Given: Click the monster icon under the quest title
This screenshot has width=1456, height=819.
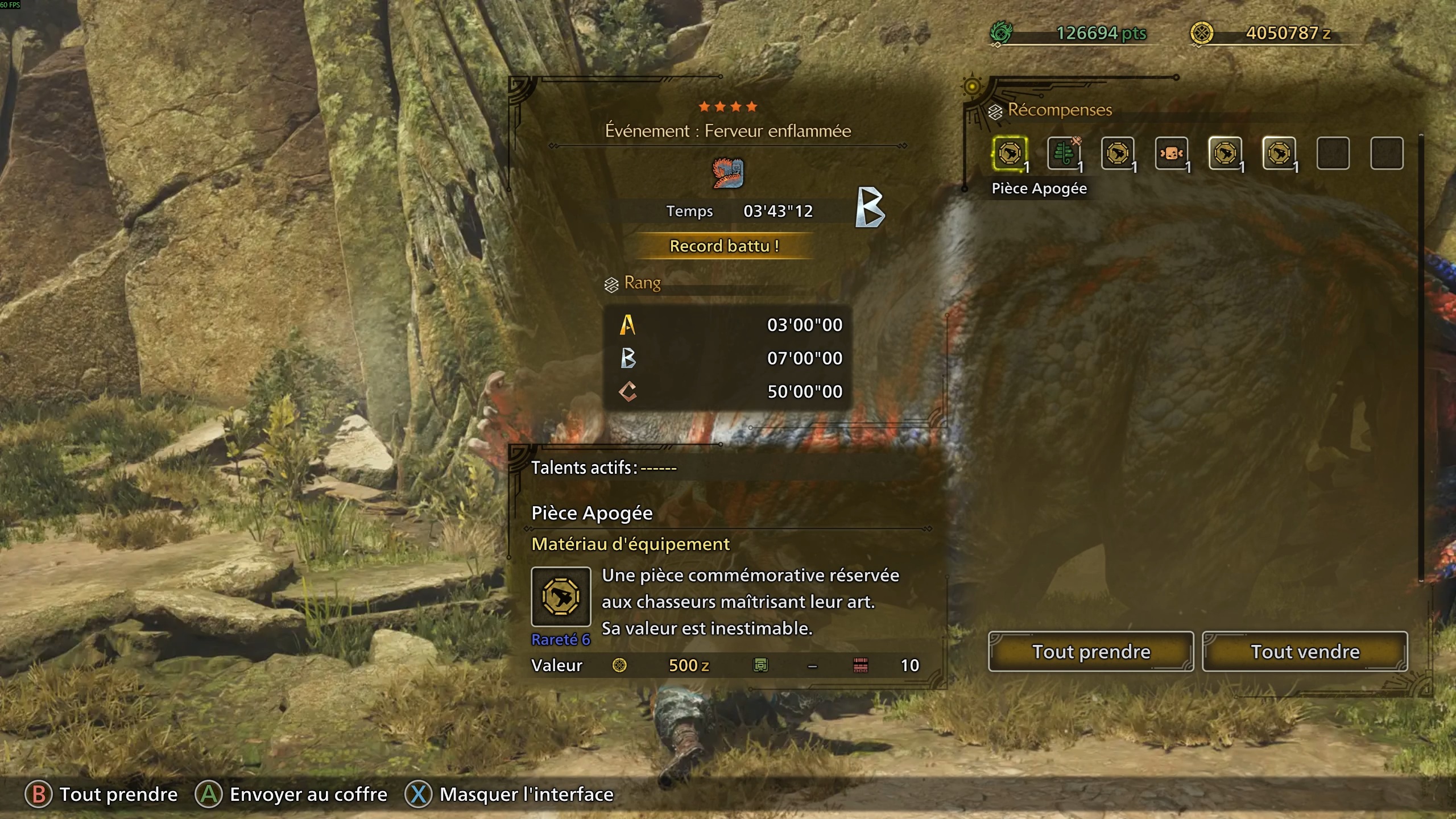Looking at the screenshot, I should [x=726, y=174].
